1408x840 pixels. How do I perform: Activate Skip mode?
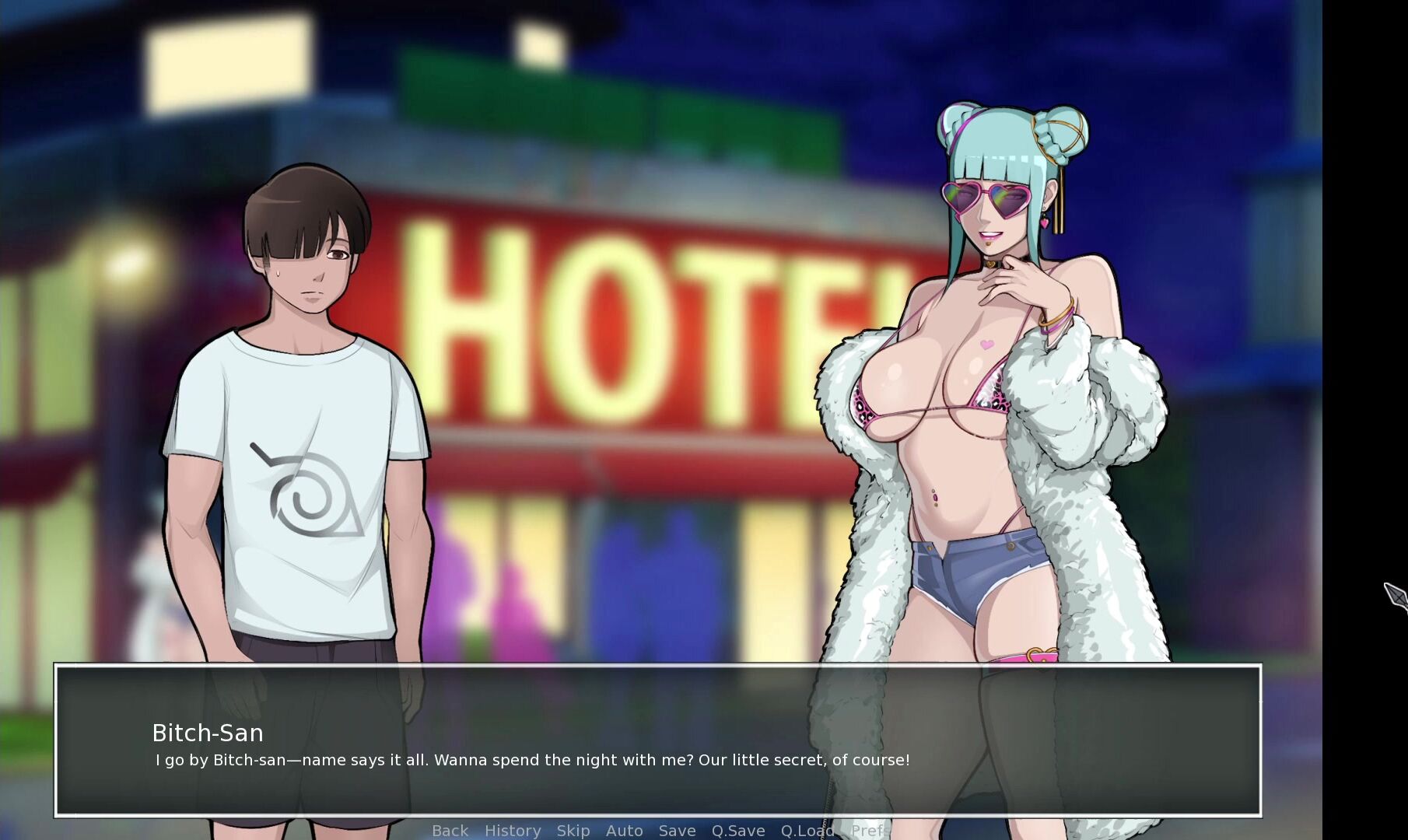pos(573,831)
